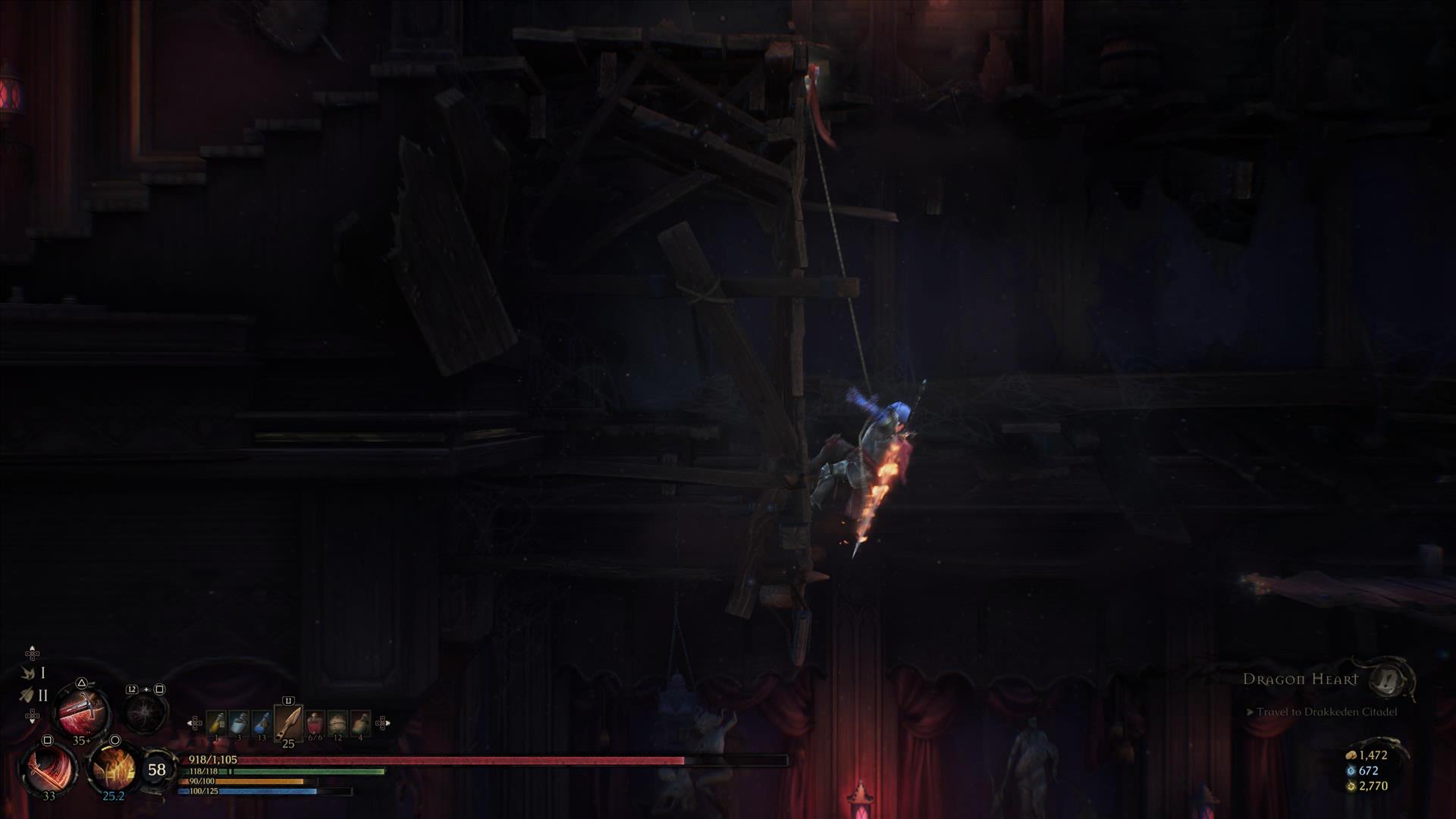Select the greatsword skill icon

point(82,710)
